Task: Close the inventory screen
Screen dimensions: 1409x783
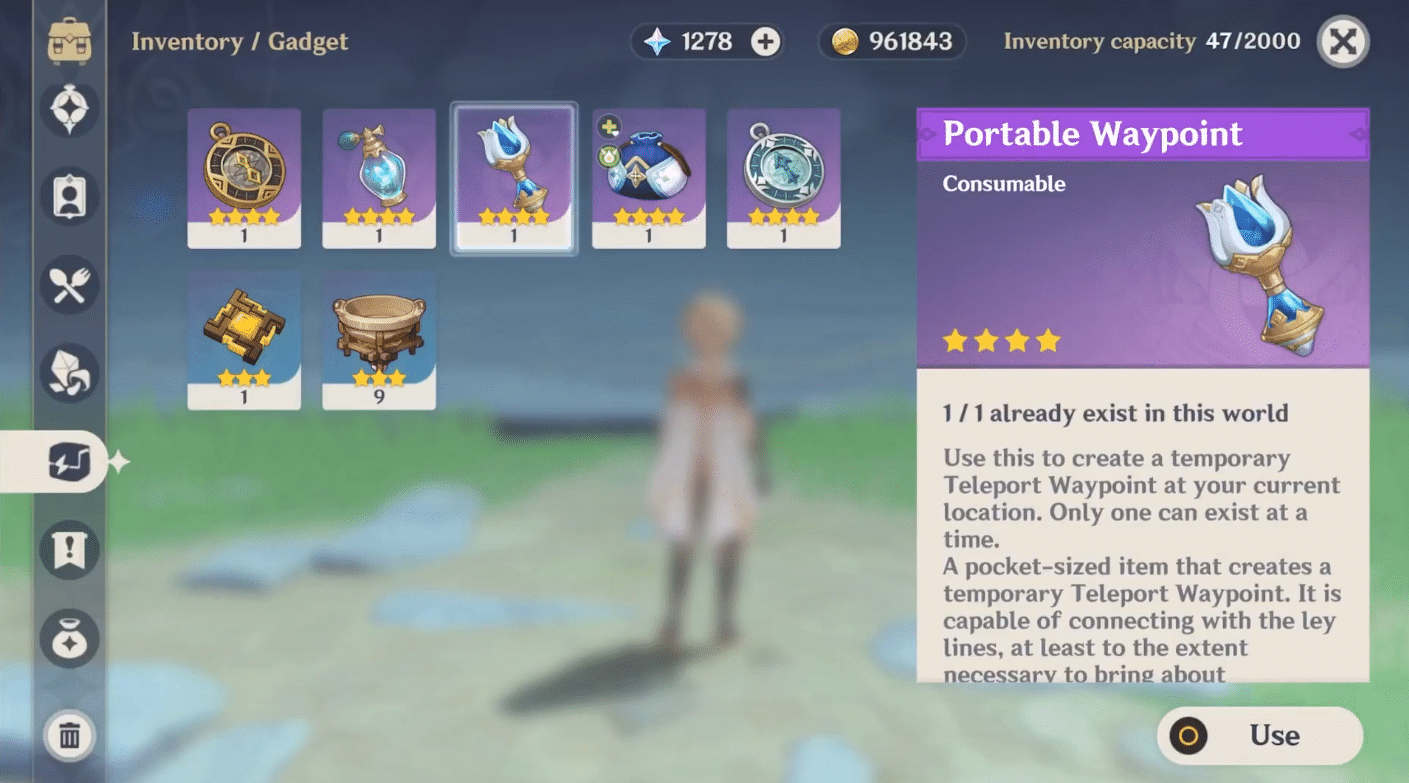Action: (1342, 42)
